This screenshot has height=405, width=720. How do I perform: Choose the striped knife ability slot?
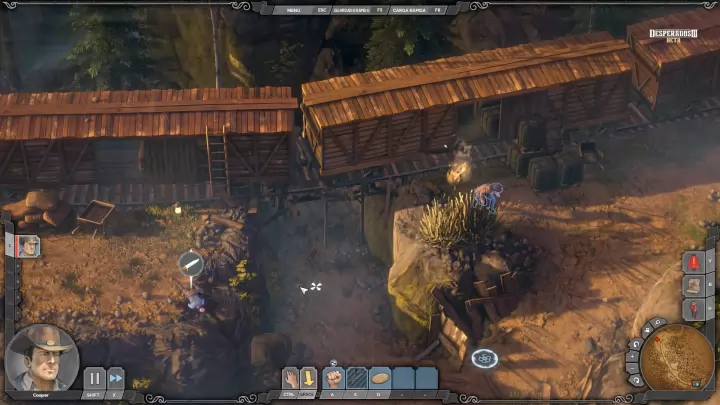(357, 378)
